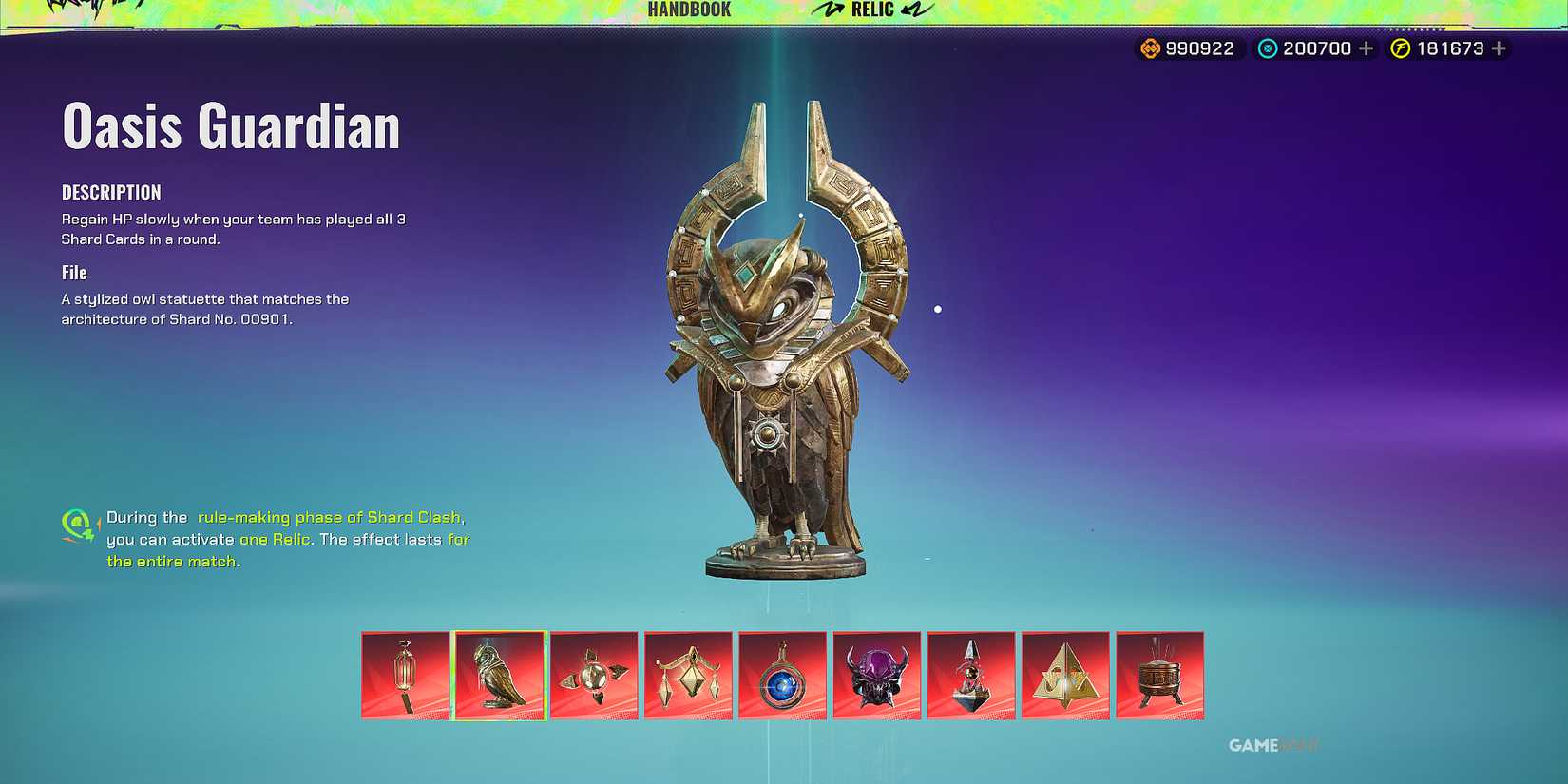The width and height of the screenshot is (1568, 784).
Task: Click the gold coin currency icon
Action: click(x=1149, y=48)
